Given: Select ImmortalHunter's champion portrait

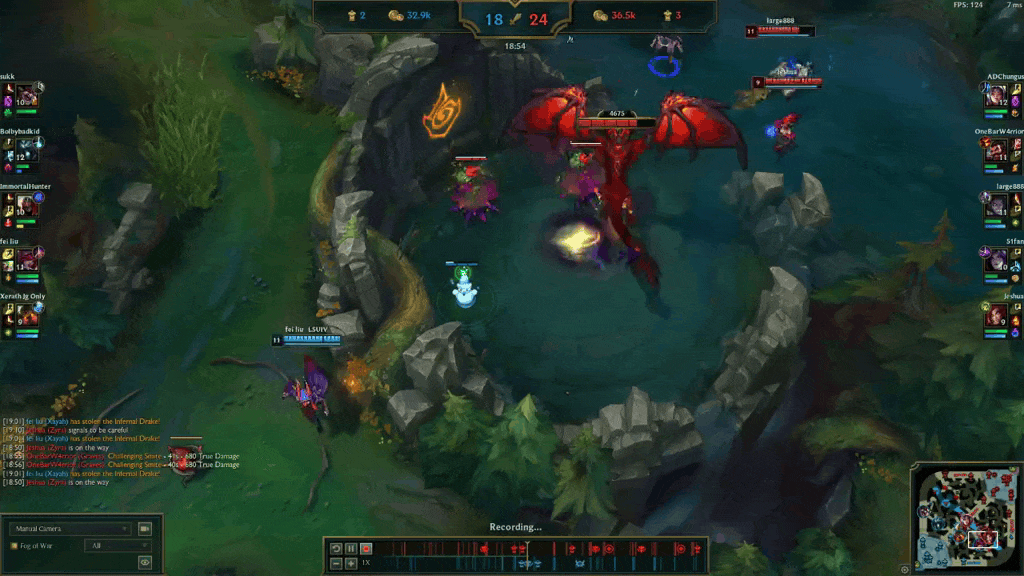Looking at the screenshot, I should 26,205.
